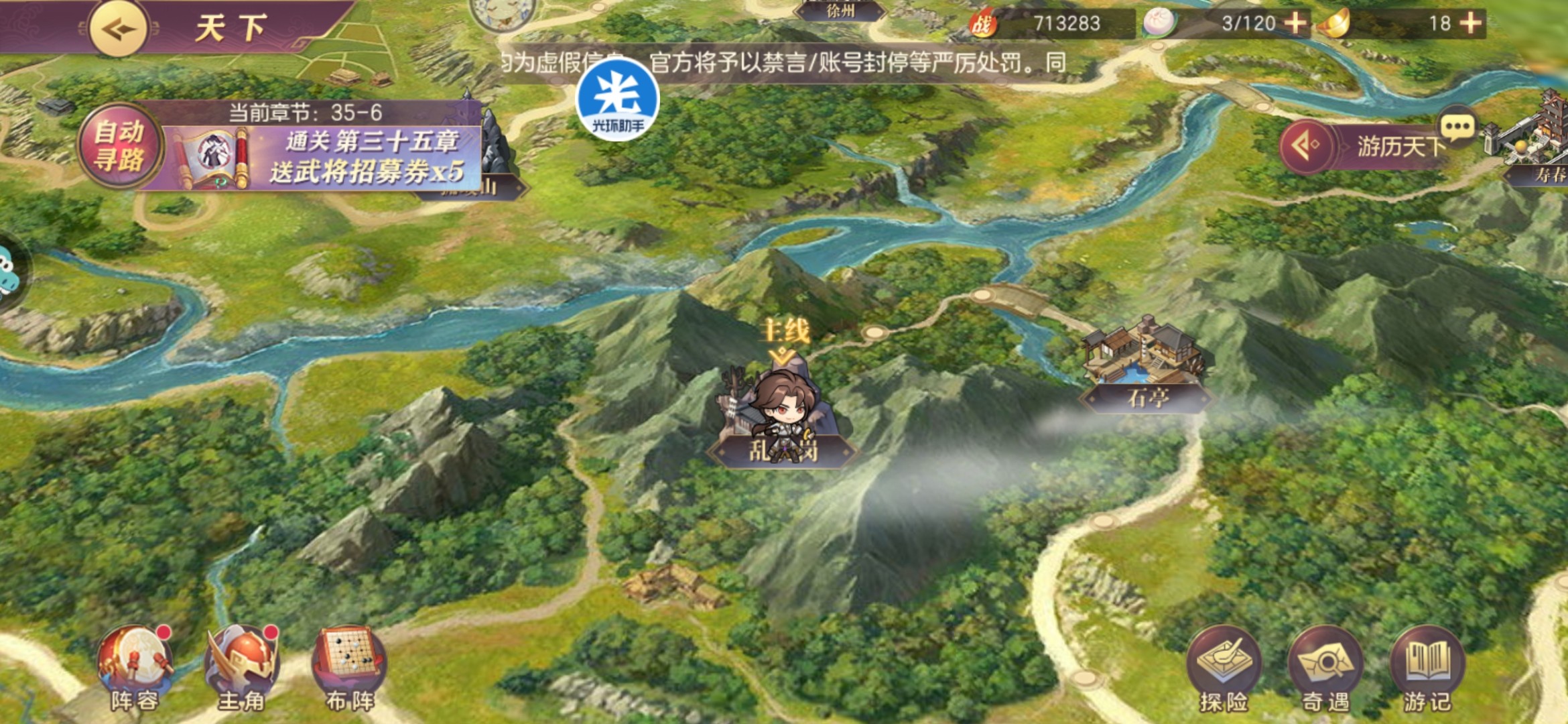This screenshot has height=724, width=1568.
Task: Expand the 游历天下 panel
Action: click(x=1305, y=145)
